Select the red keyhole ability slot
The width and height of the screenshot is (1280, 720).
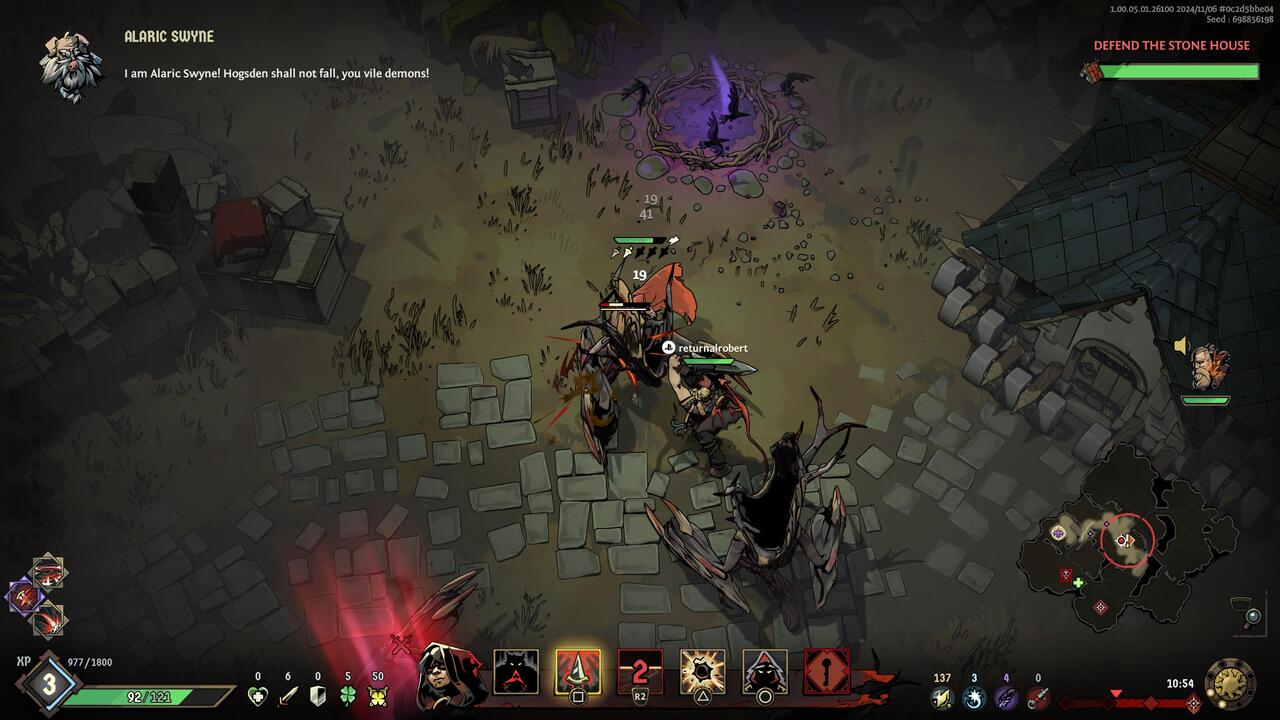[827, 672]
